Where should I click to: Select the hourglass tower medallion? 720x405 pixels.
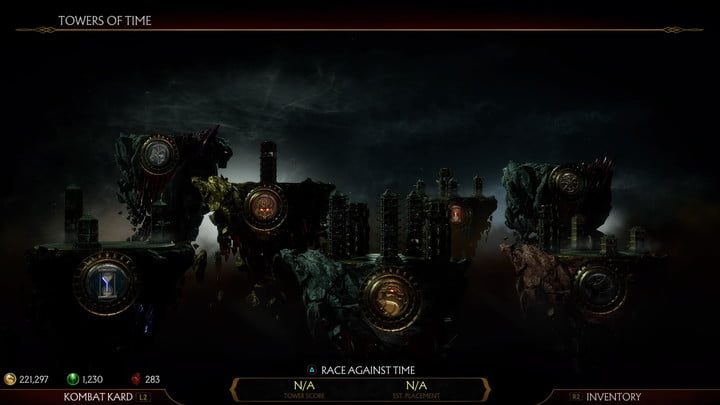106,285
